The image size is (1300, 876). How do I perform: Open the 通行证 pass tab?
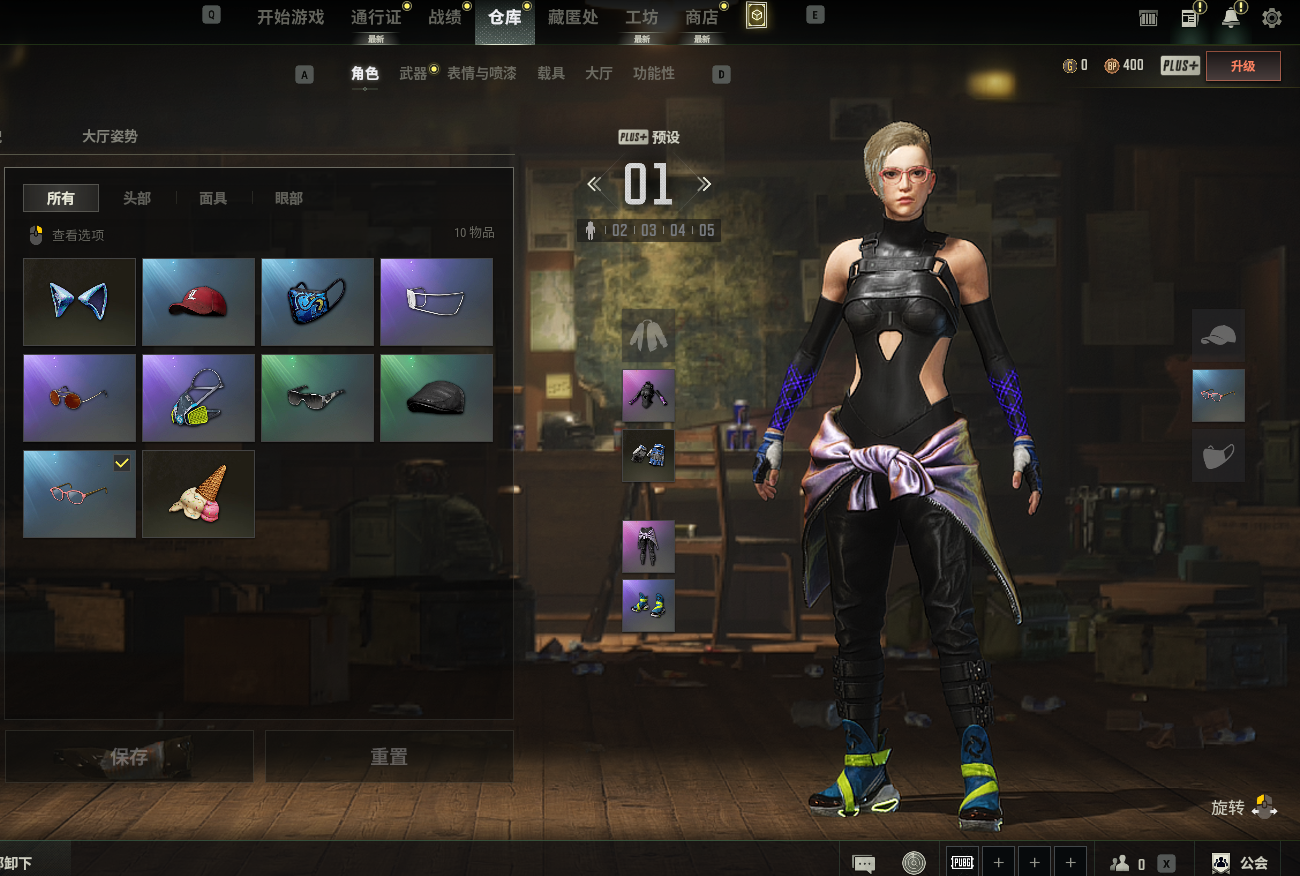coord(376,17)
